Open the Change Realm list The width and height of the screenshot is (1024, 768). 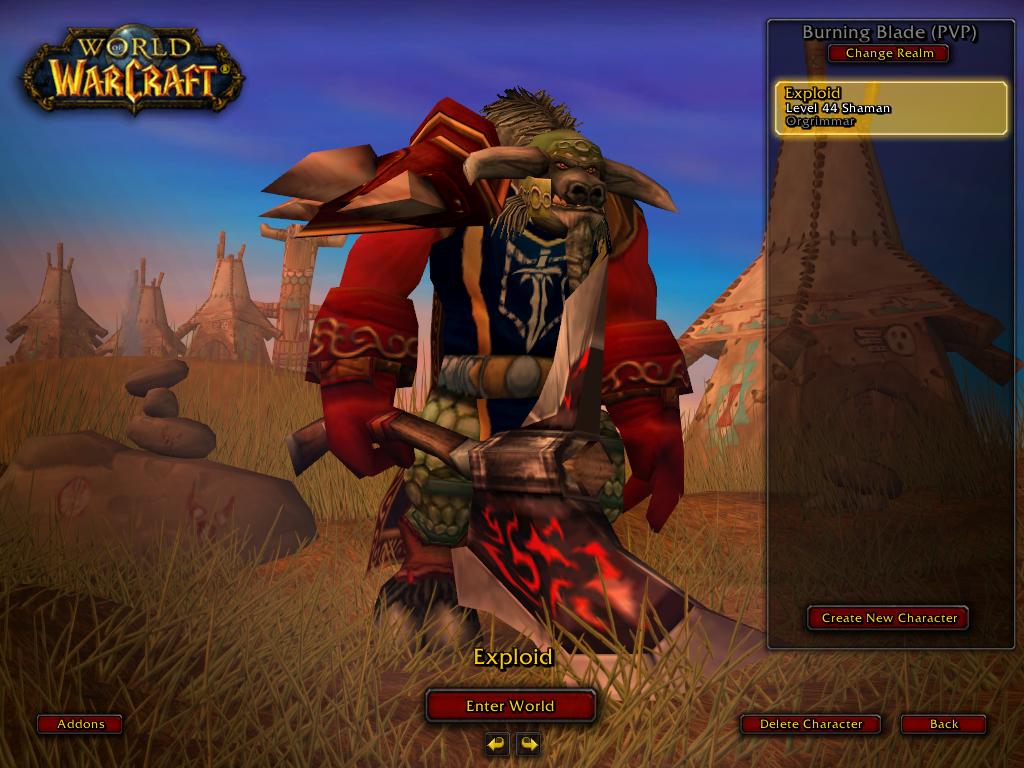click(x=888, y=53)
